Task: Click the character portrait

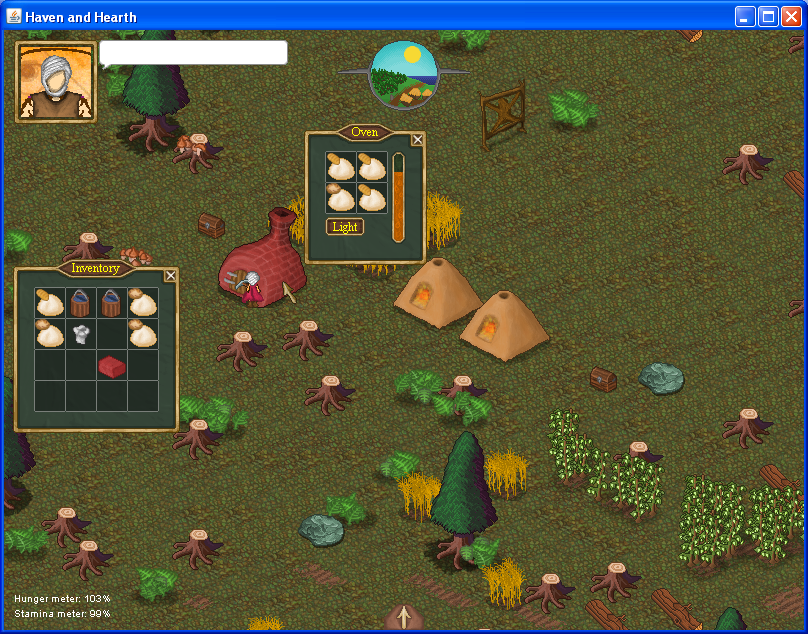Action: [x=56, y=82]
